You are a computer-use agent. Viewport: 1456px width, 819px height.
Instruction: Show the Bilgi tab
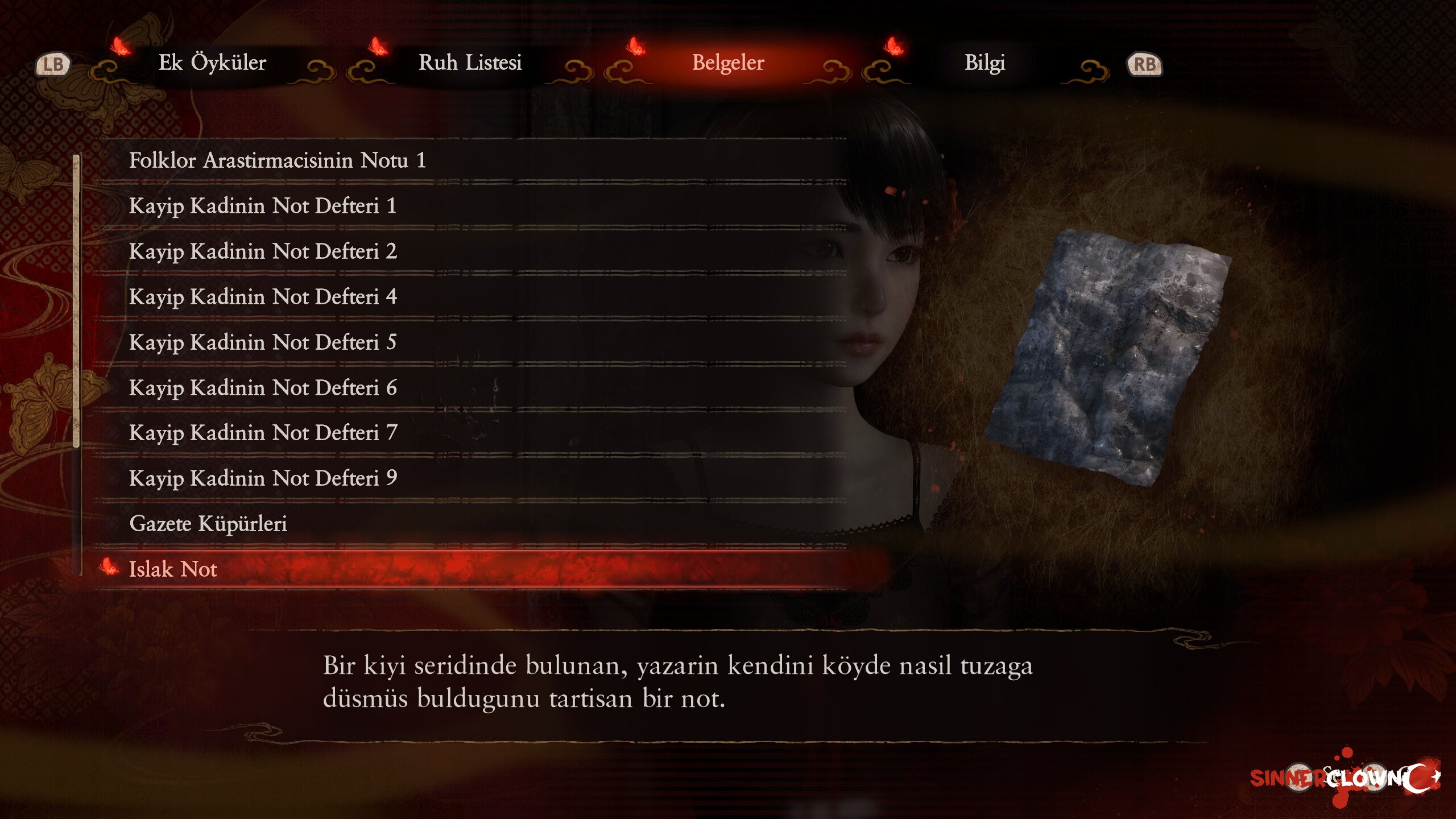[985, 63]
